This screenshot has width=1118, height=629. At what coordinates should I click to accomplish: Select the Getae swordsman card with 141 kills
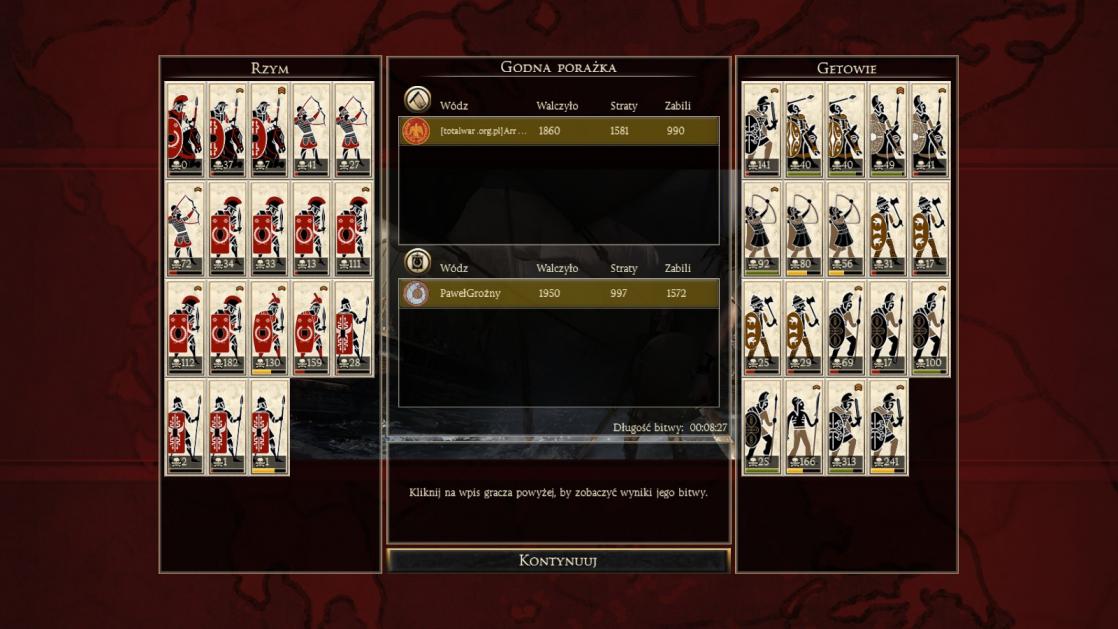pos(762,130)
